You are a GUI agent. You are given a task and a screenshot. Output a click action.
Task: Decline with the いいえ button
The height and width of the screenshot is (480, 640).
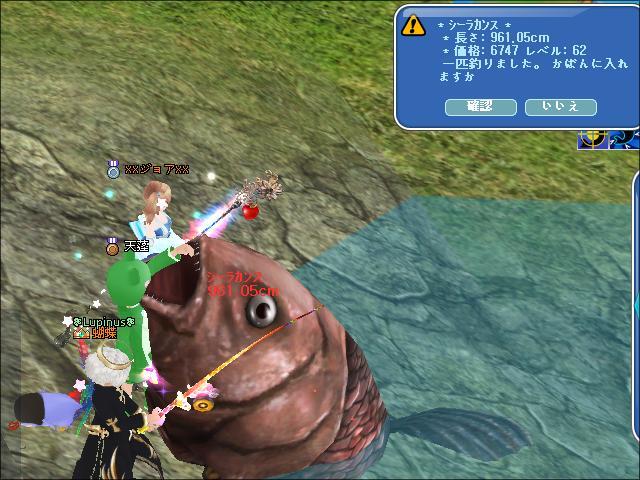pos(560,106)
